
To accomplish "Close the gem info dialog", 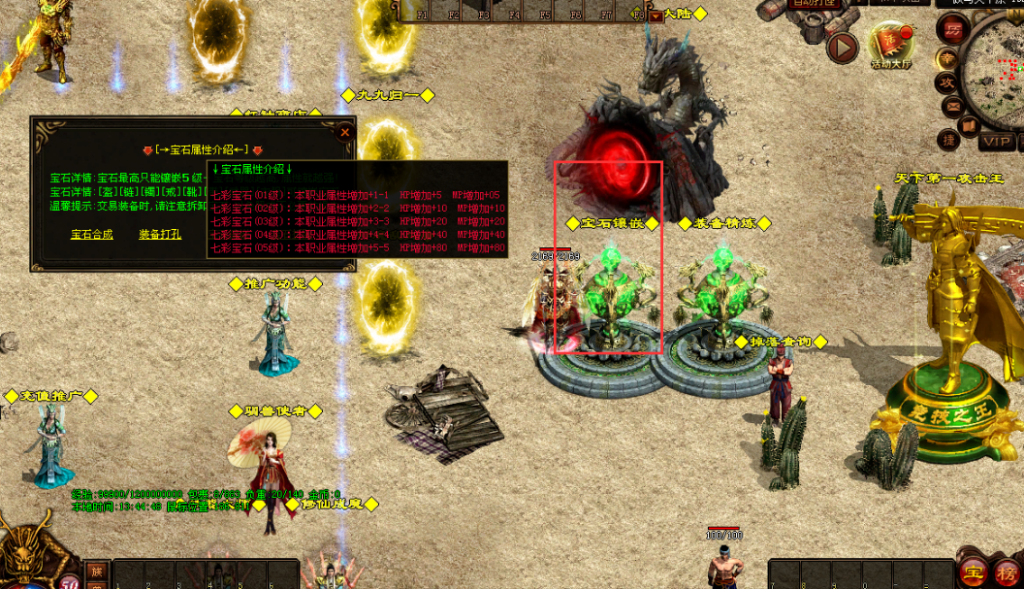I will pos(345,131).
